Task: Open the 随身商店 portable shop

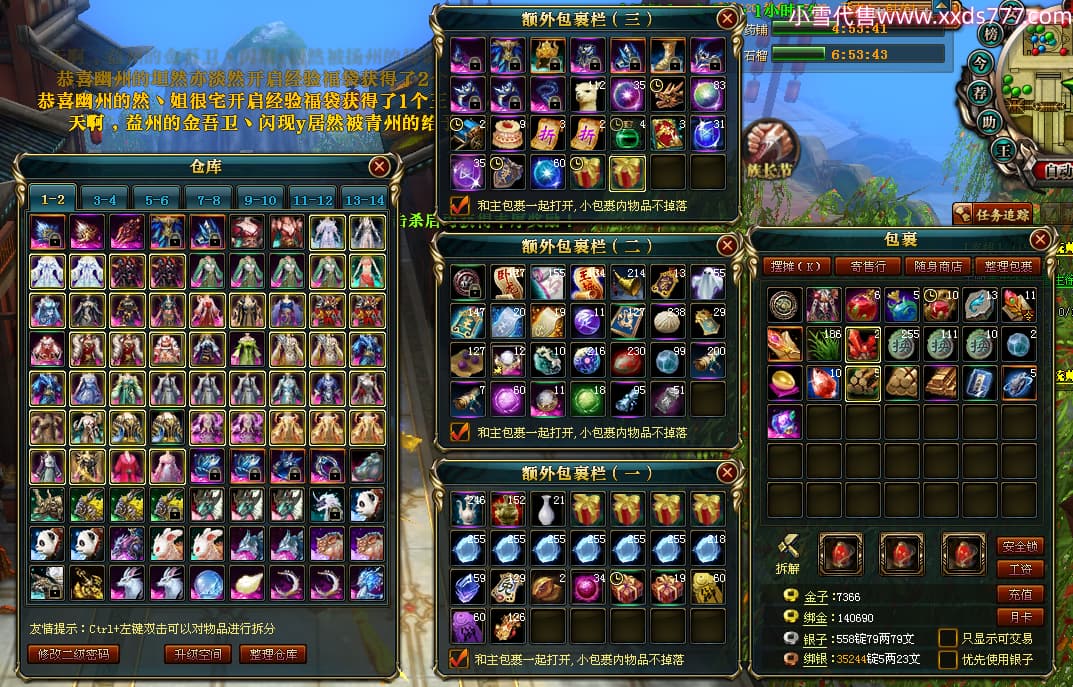Action: click(x=938, y=266)
